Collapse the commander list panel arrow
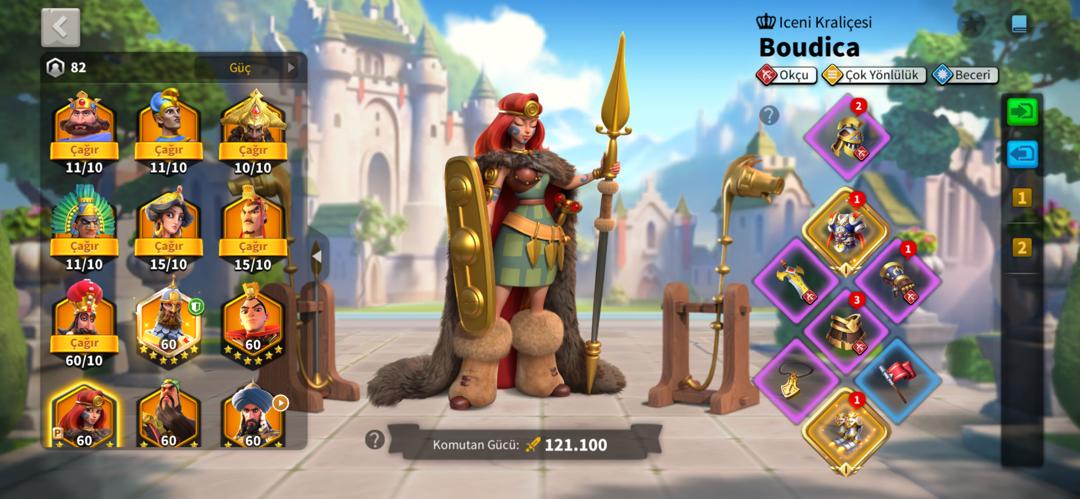Viewport: 1080px width, 499px height. tap(316, 257)
